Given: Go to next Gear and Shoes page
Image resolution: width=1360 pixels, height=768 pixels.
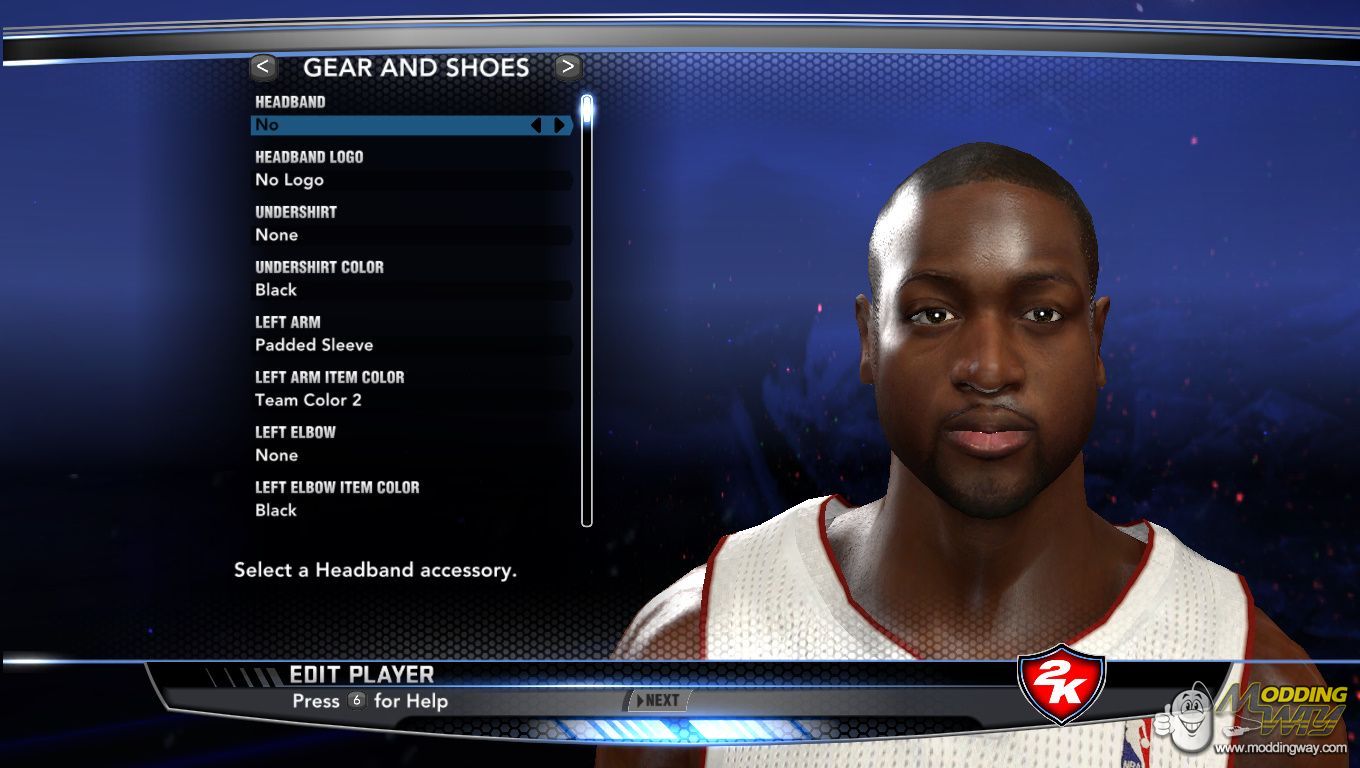Looking at the screenshot, I should 568,67.
